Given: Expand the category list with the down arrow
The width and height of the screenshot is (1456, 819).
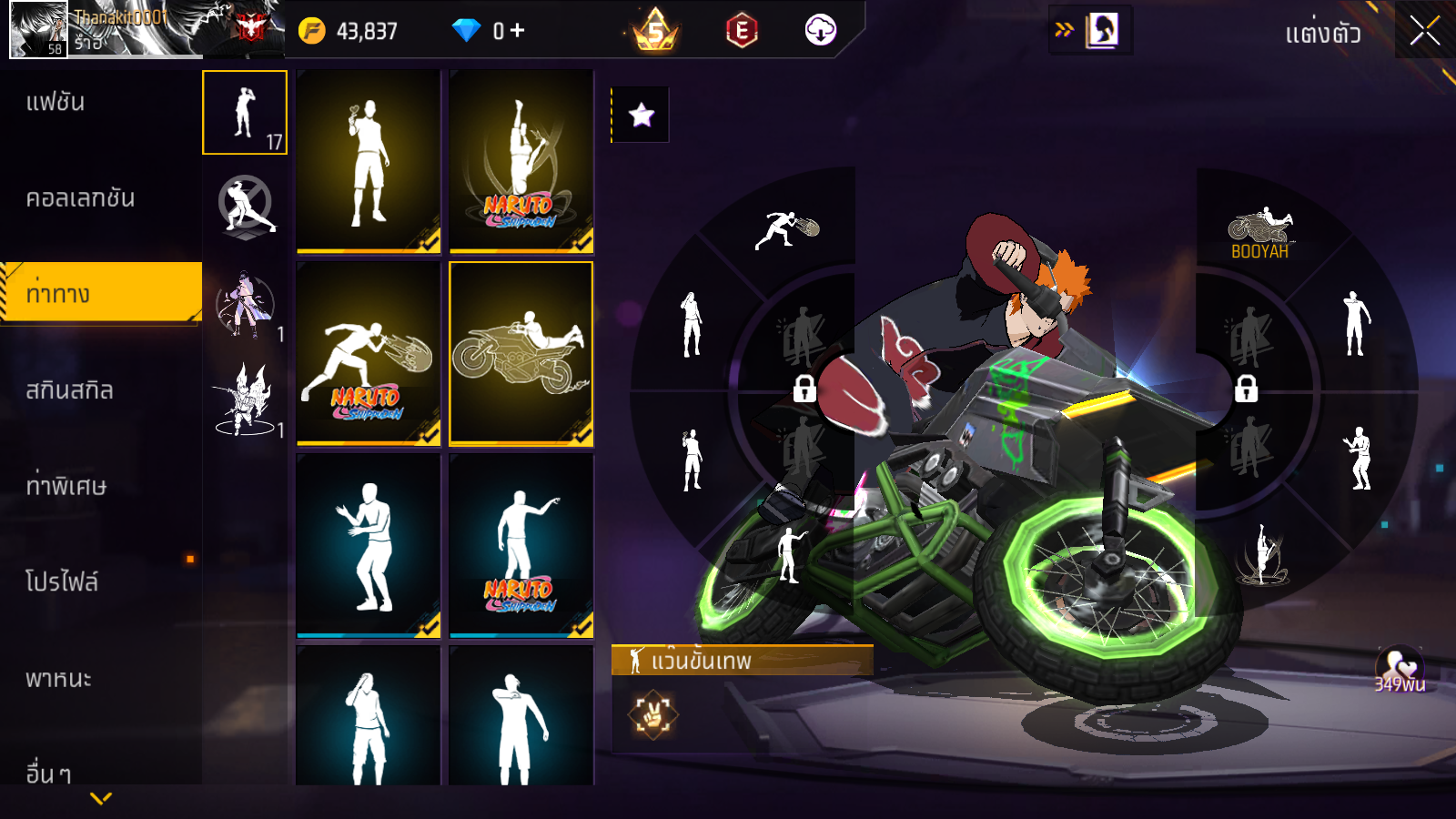Looking at the screenshot, I should coord(101,798).
